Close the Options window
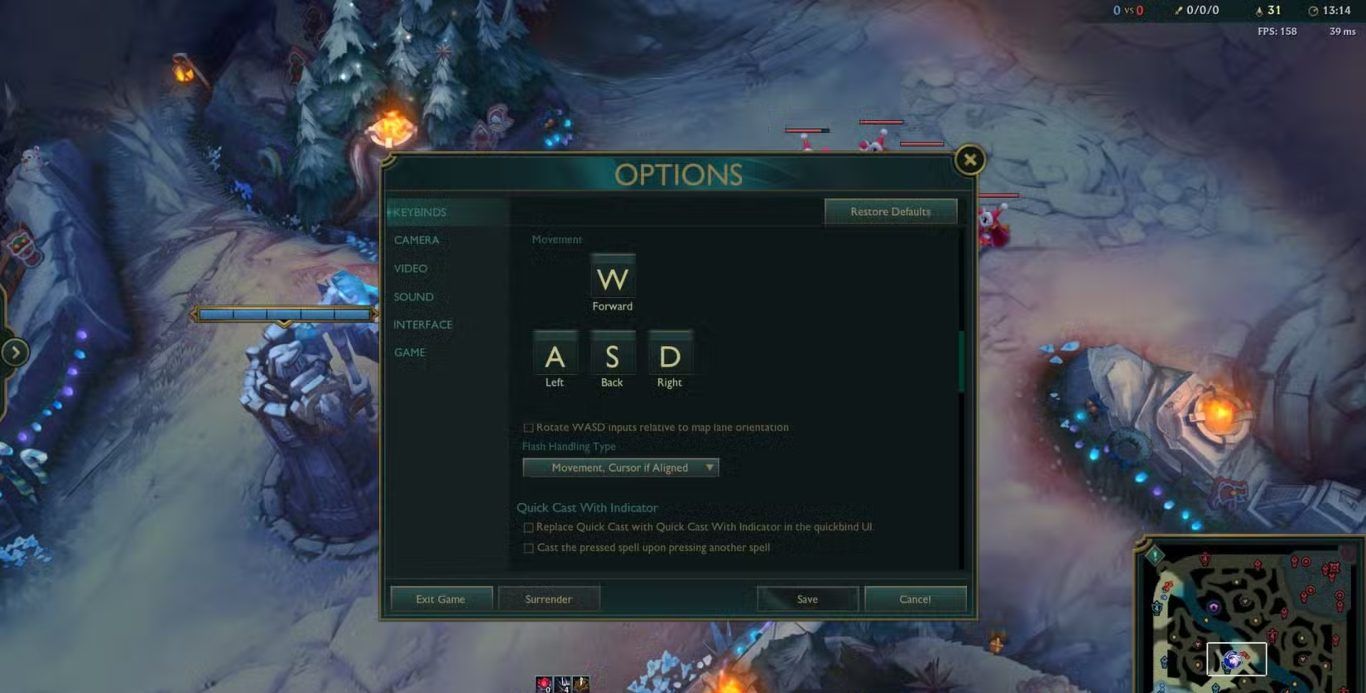The image size is (1366, 693). (x=968, y=160)
